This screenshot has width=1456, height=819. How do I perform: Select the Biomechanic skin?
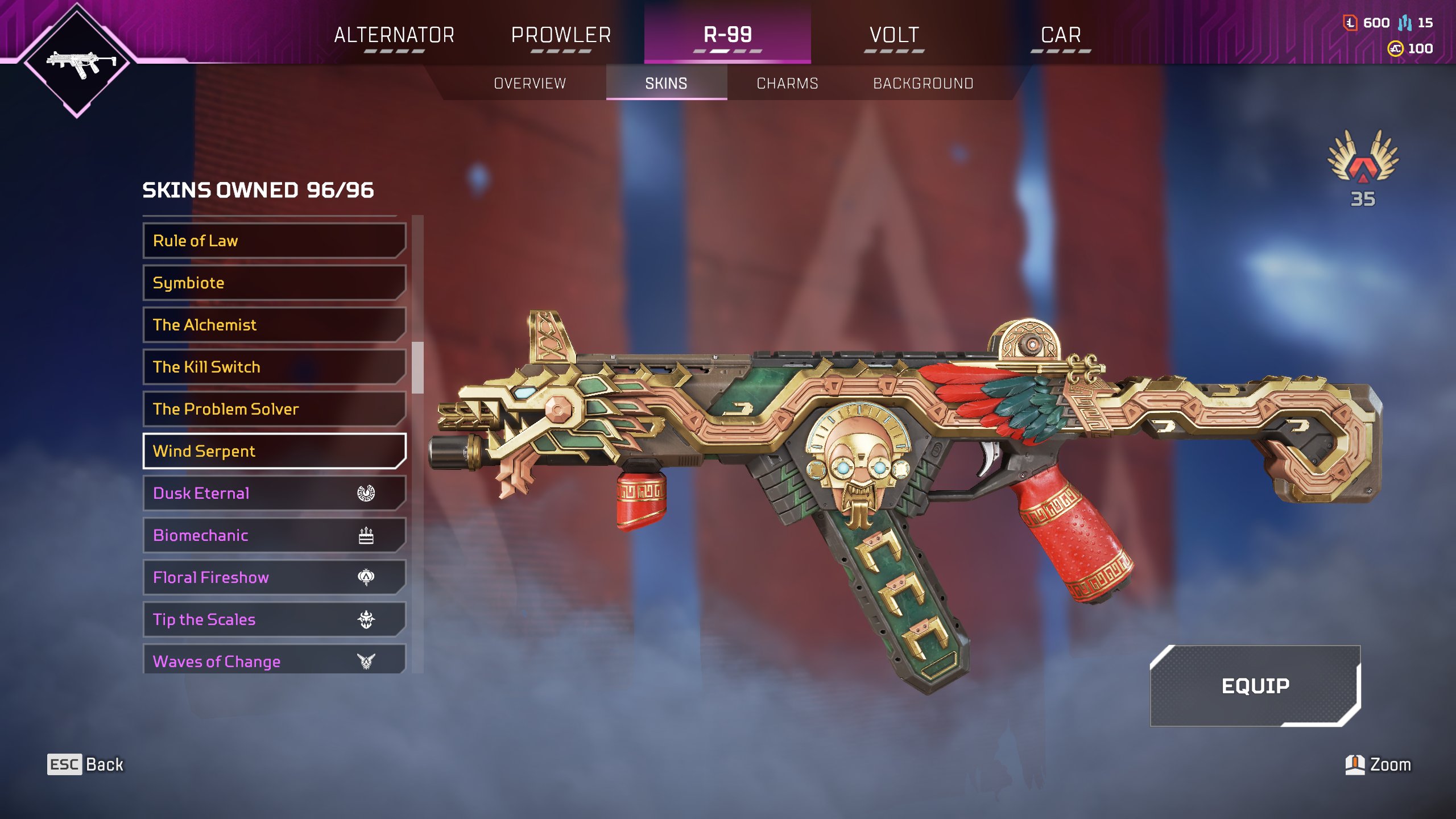274,535
